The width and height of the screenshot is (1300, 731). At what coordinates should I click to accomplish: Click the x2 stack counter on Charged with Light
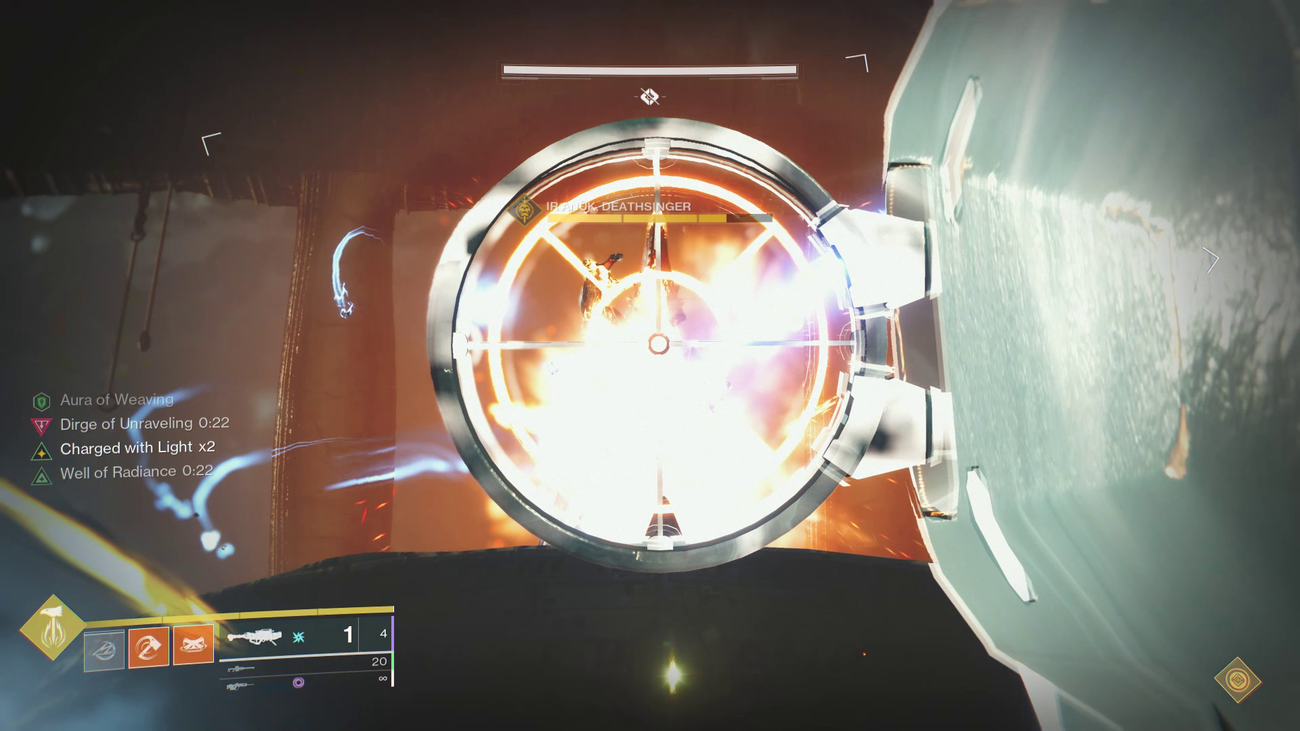[x=208, y=448]
